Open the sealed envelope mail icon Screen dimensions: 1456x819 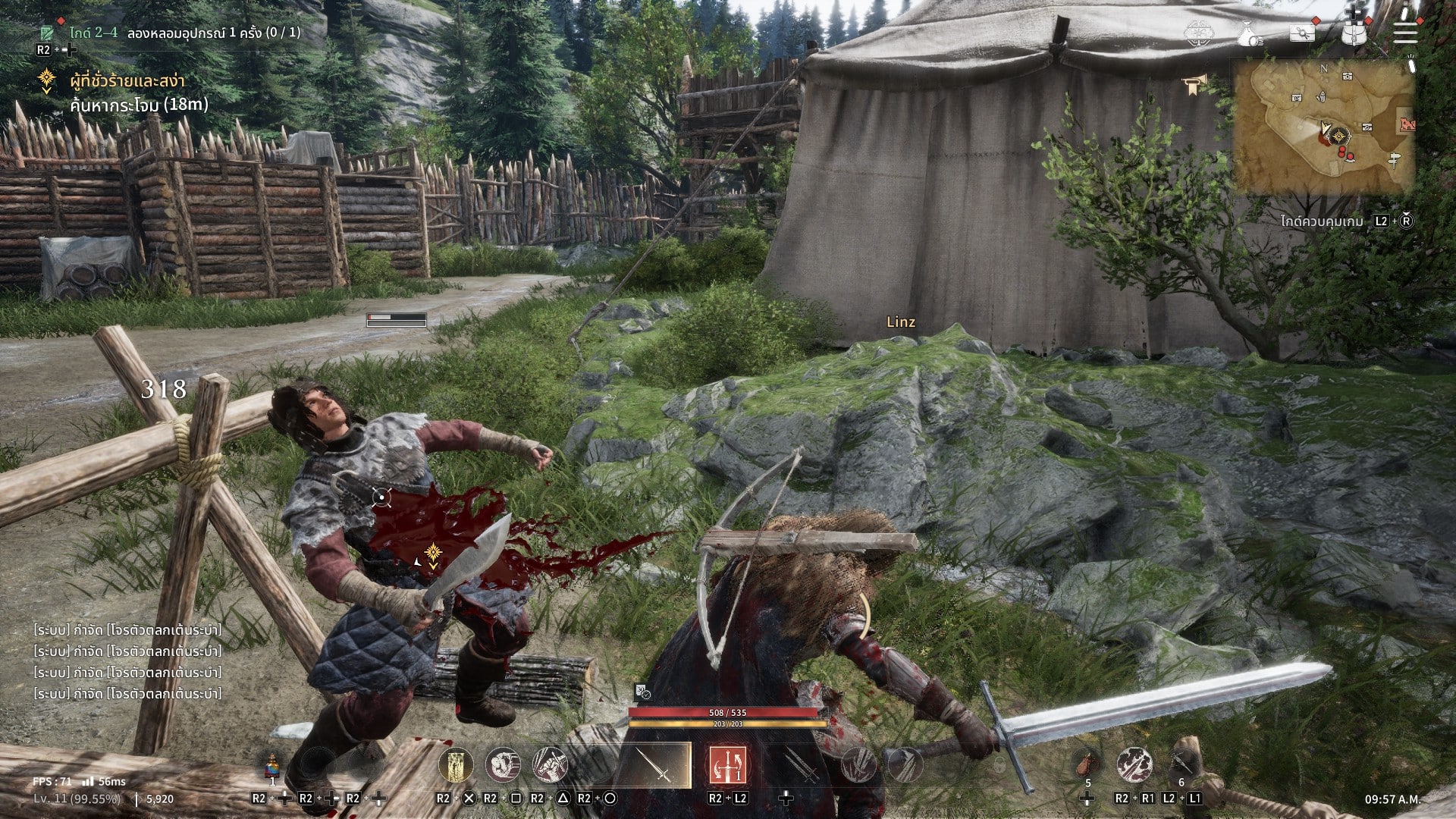tap(1303, 33)
